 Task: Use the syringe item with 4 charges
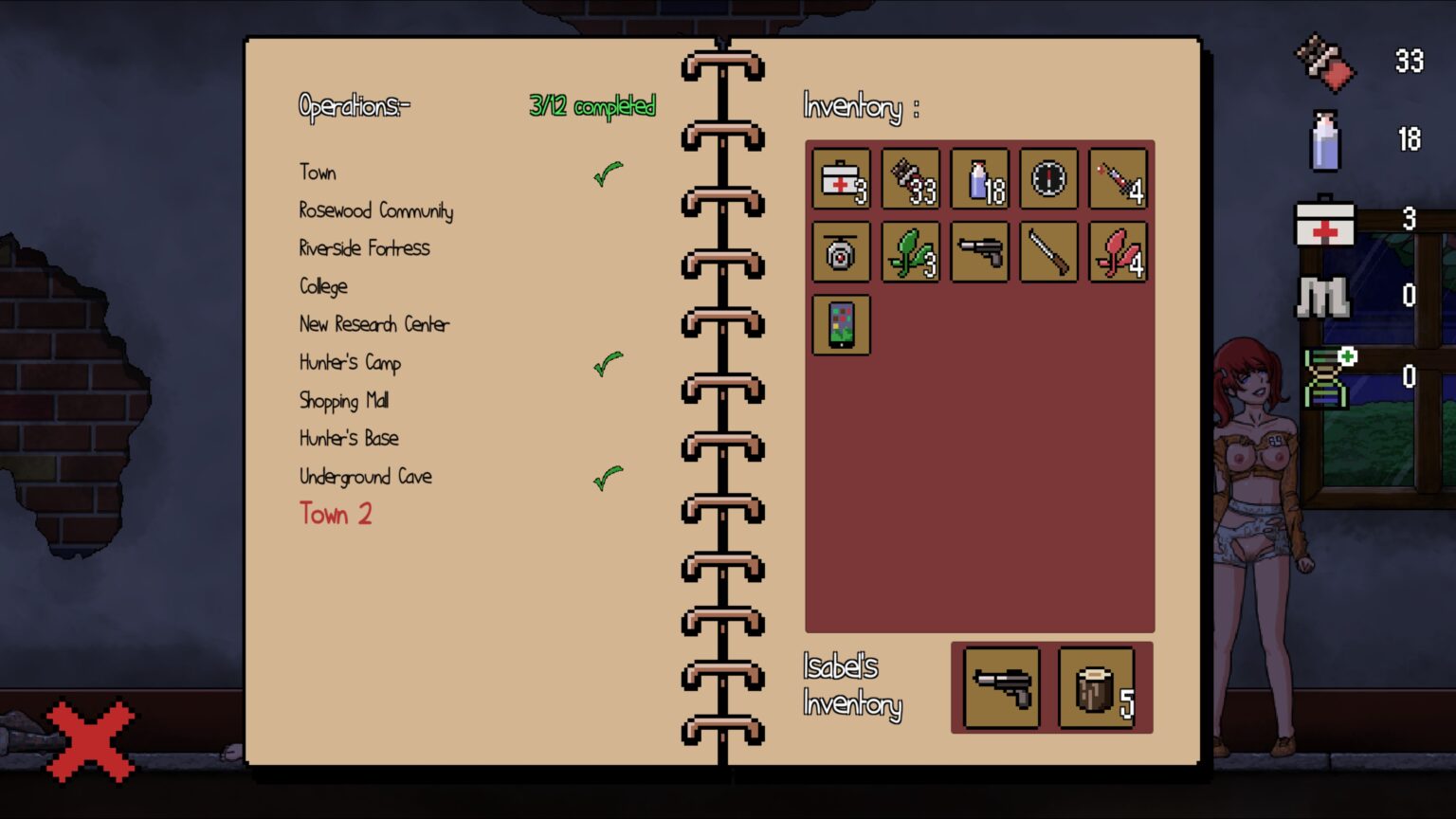click(x=1118, y=180)
